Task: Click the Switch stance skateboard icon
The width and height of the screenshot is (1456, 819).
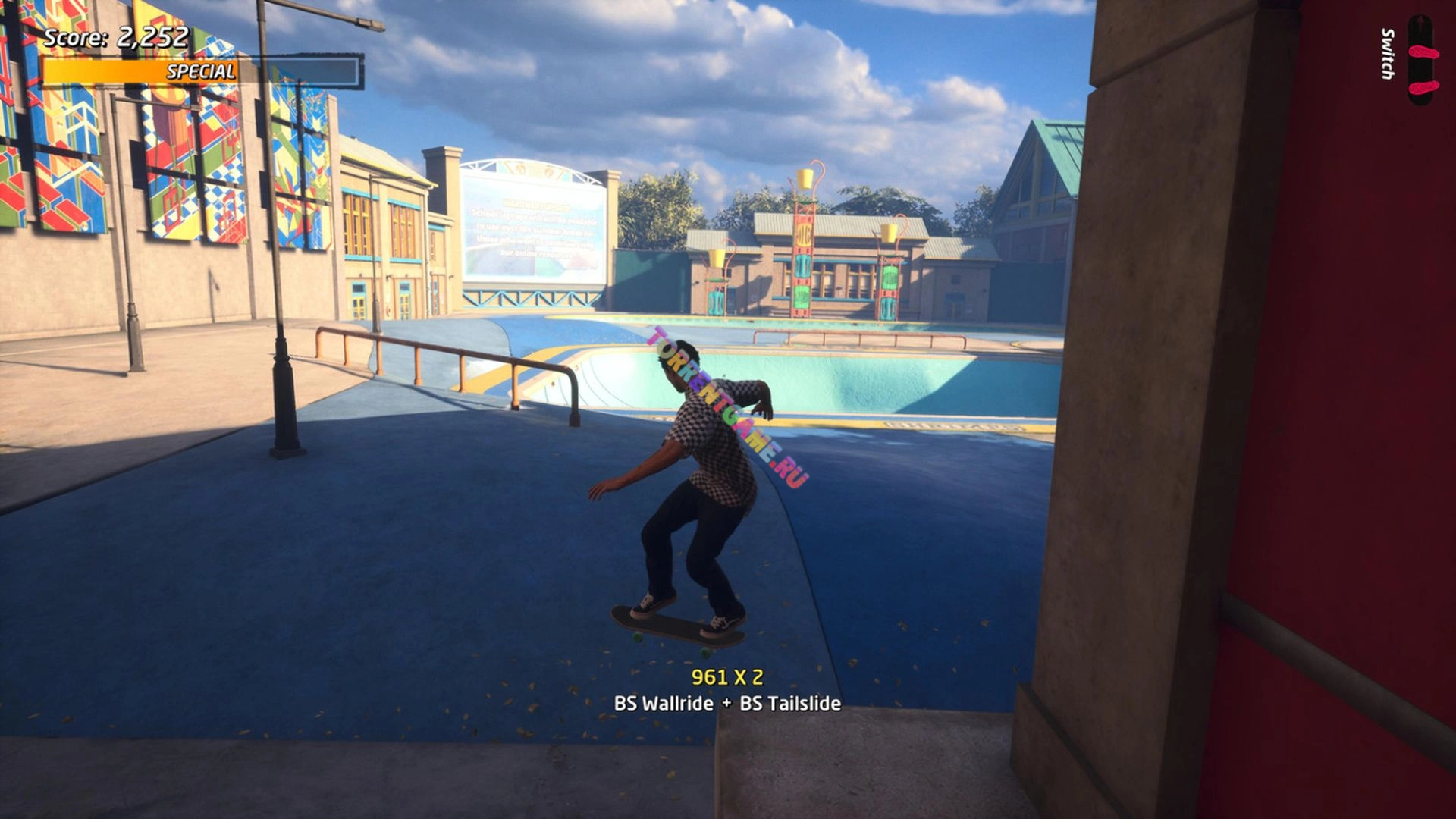Action: click(x=1422, y=61)
